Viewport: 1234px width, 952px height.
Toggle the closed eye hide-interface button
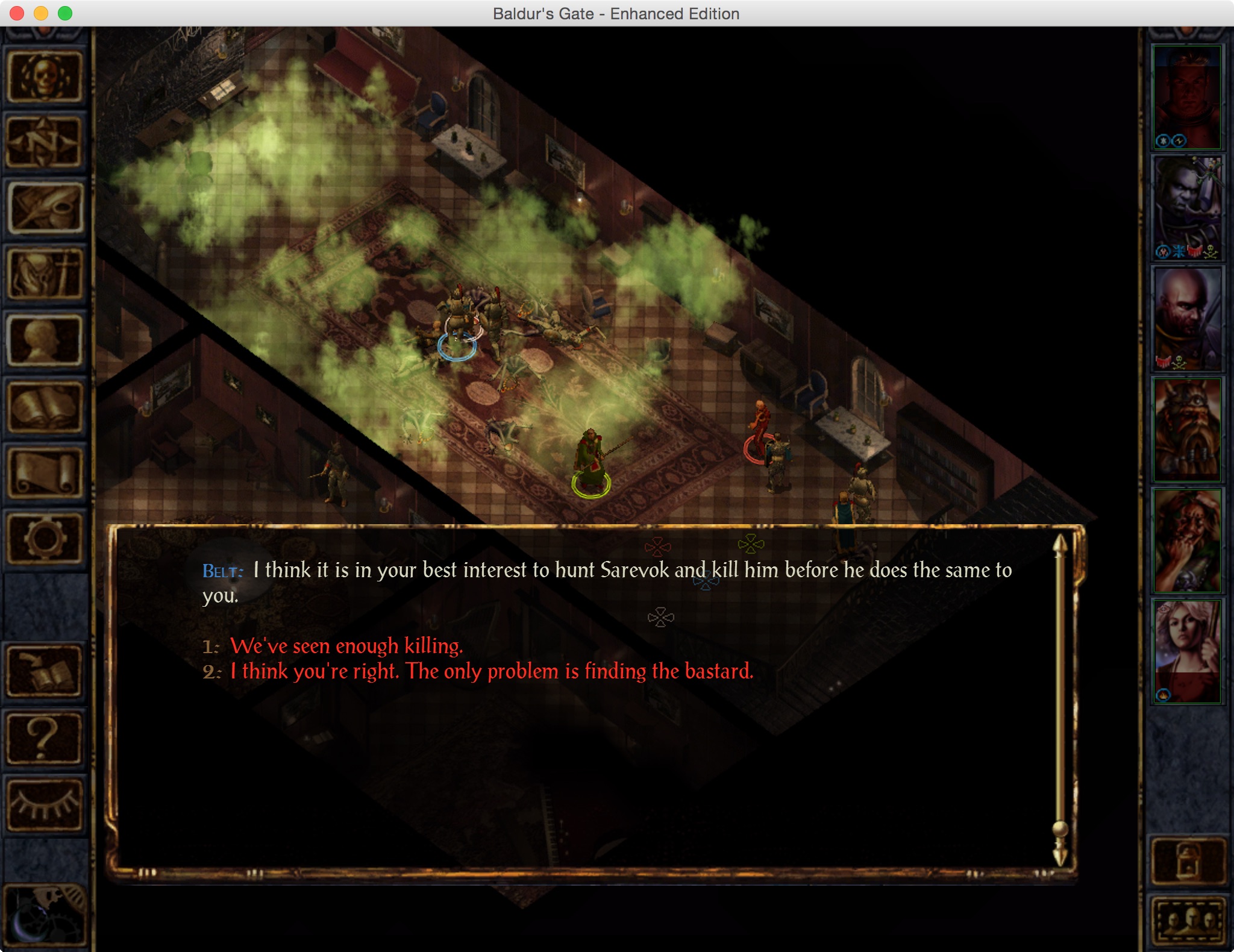(x=45, y=804)
